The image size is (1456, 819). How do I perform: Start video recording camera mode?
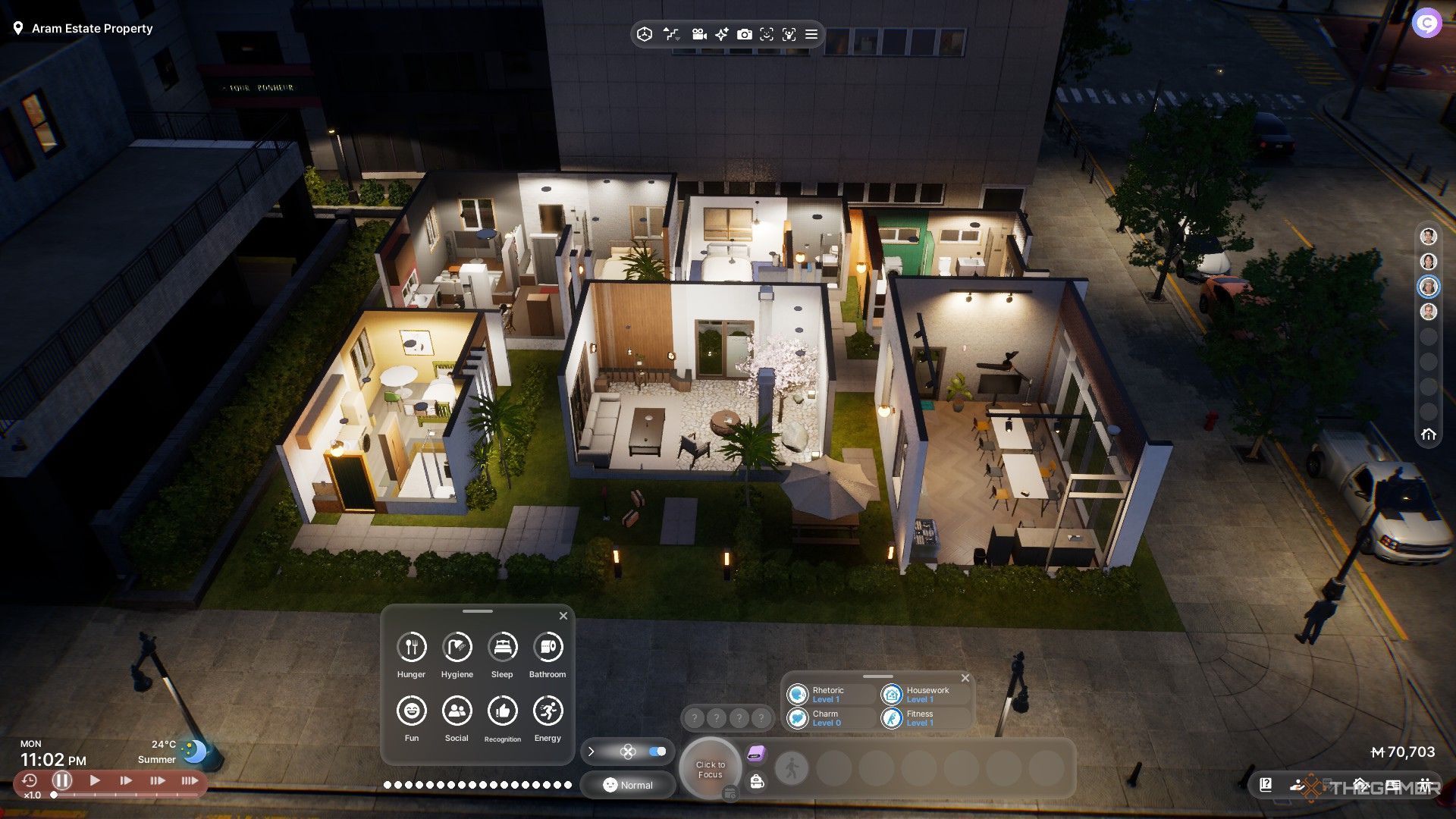pos(699,34)
